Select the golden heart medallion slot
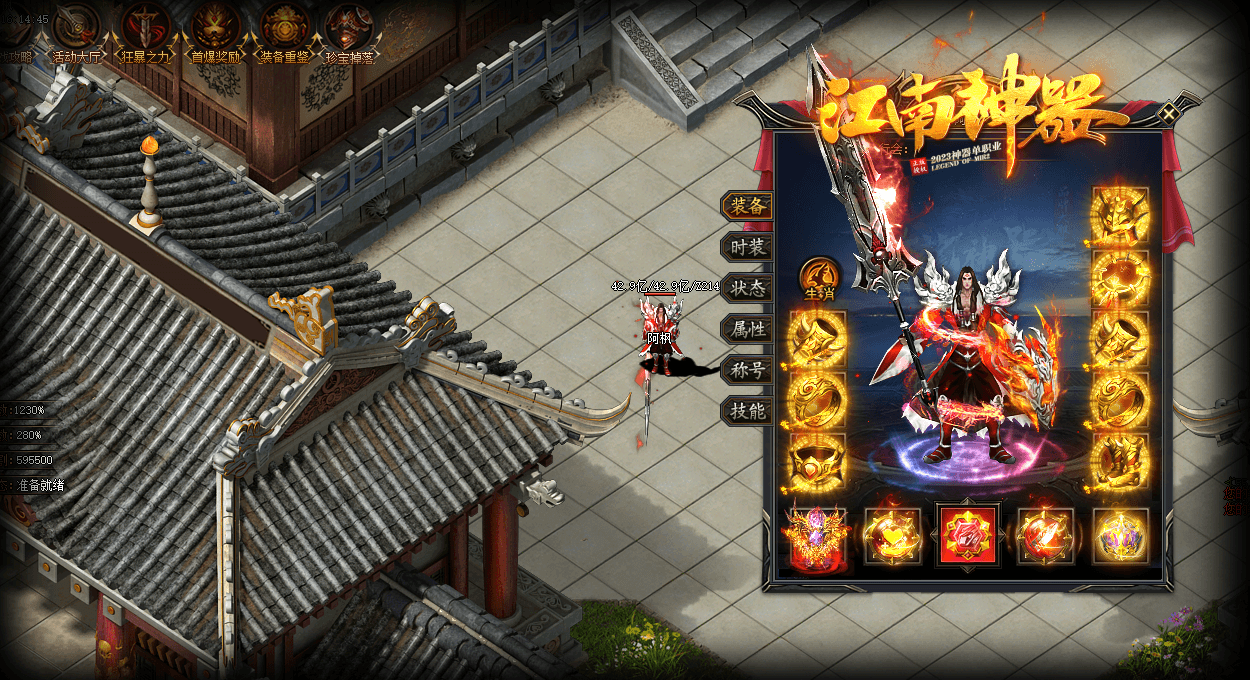Screen dimensions: 1250x680 892,537
